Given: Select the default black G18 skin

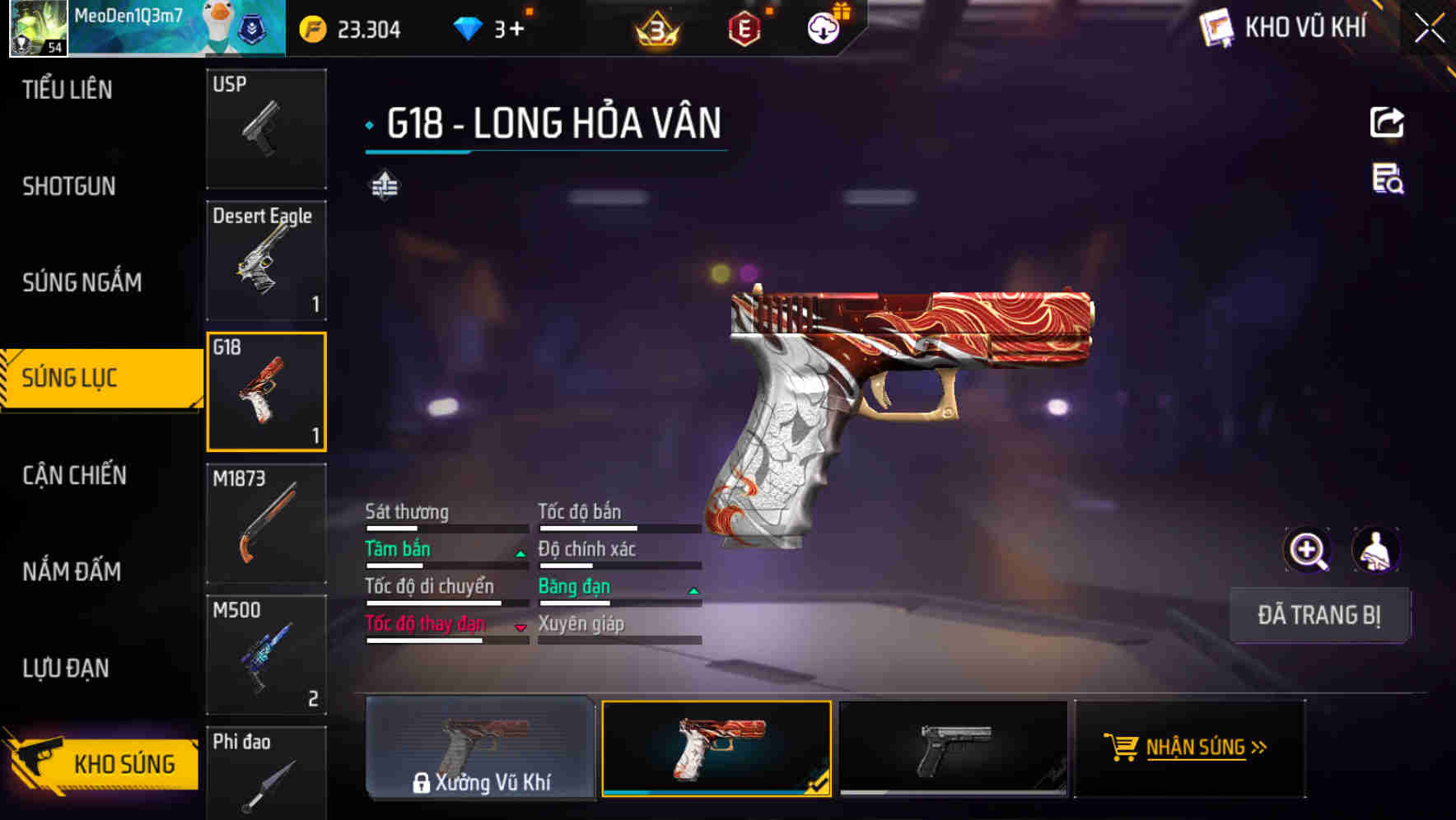Looking at the screenshot, I should [x=953, y=748].
